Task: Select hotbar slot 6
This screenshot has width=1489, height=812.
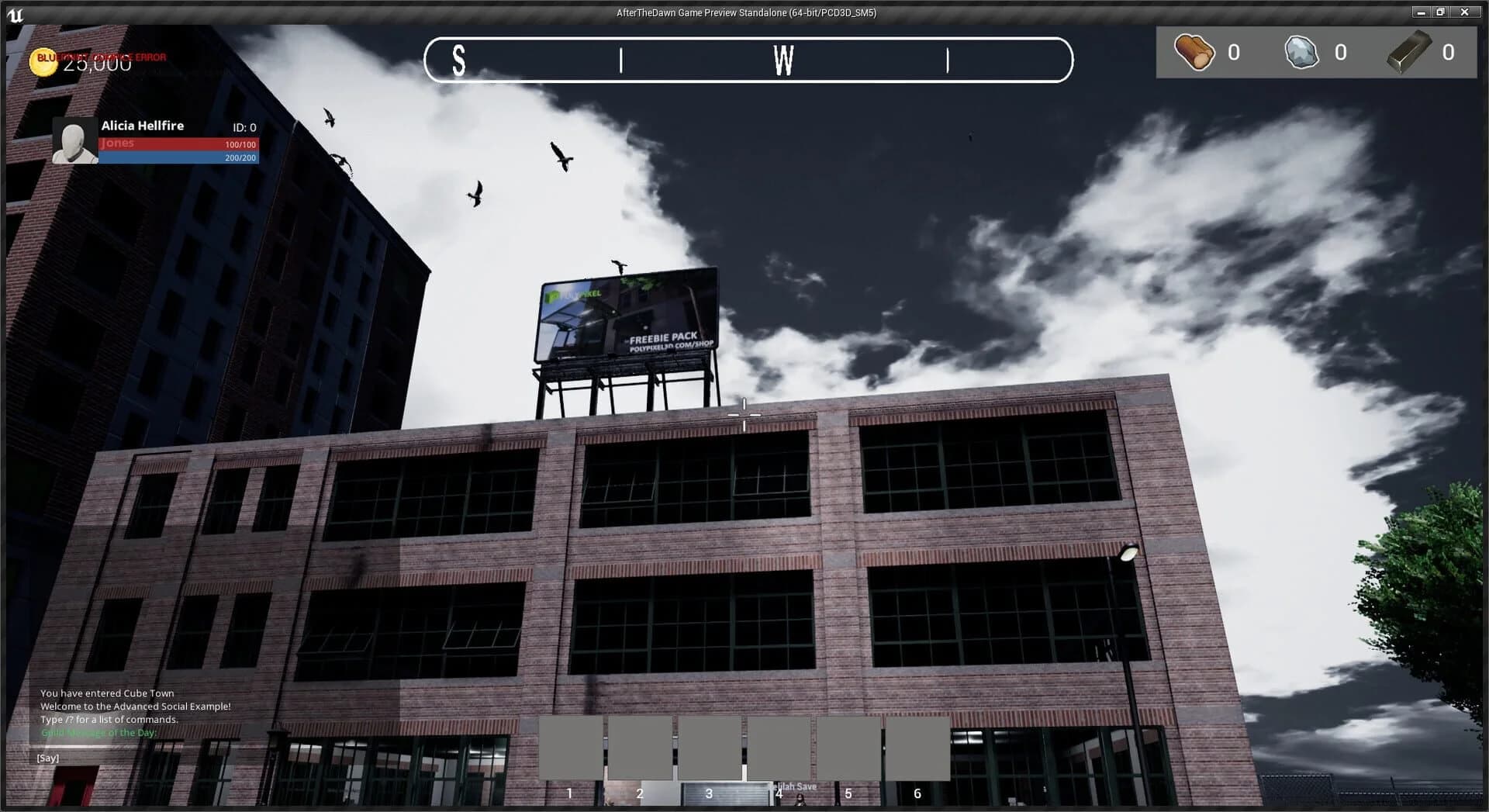Action: pyautogui.click(x=917, y=749)
